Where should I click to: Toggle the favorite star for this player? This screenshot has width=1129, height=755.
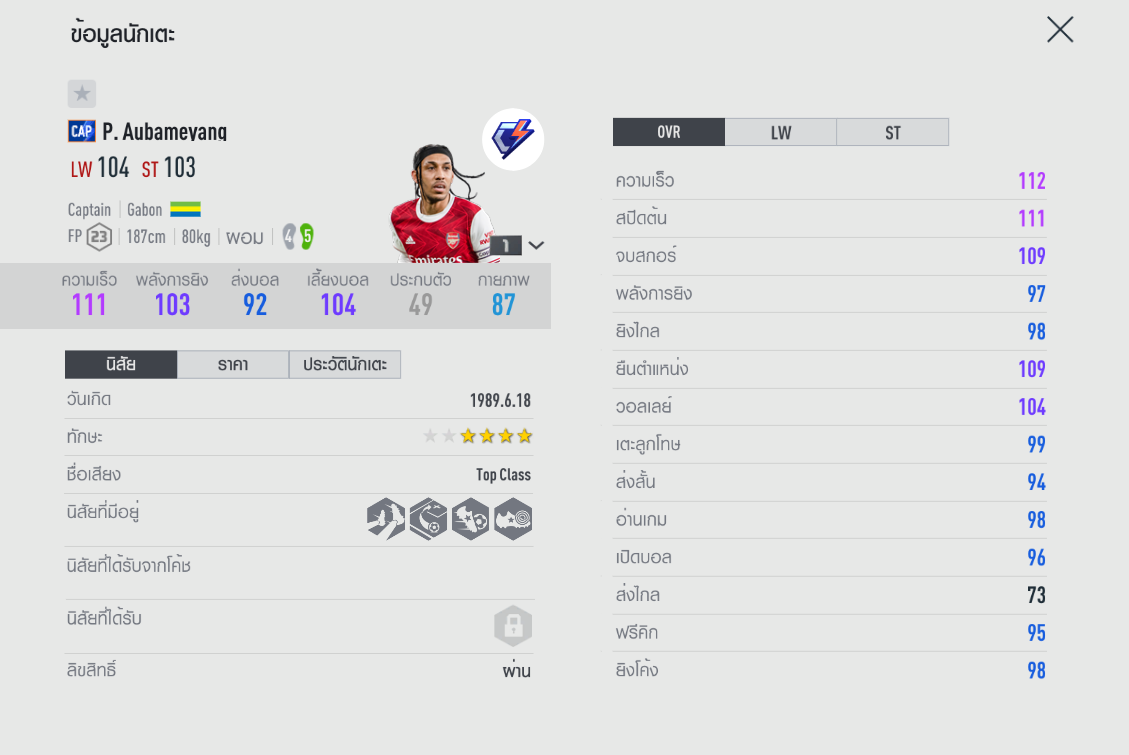click(x=82, y=94)
